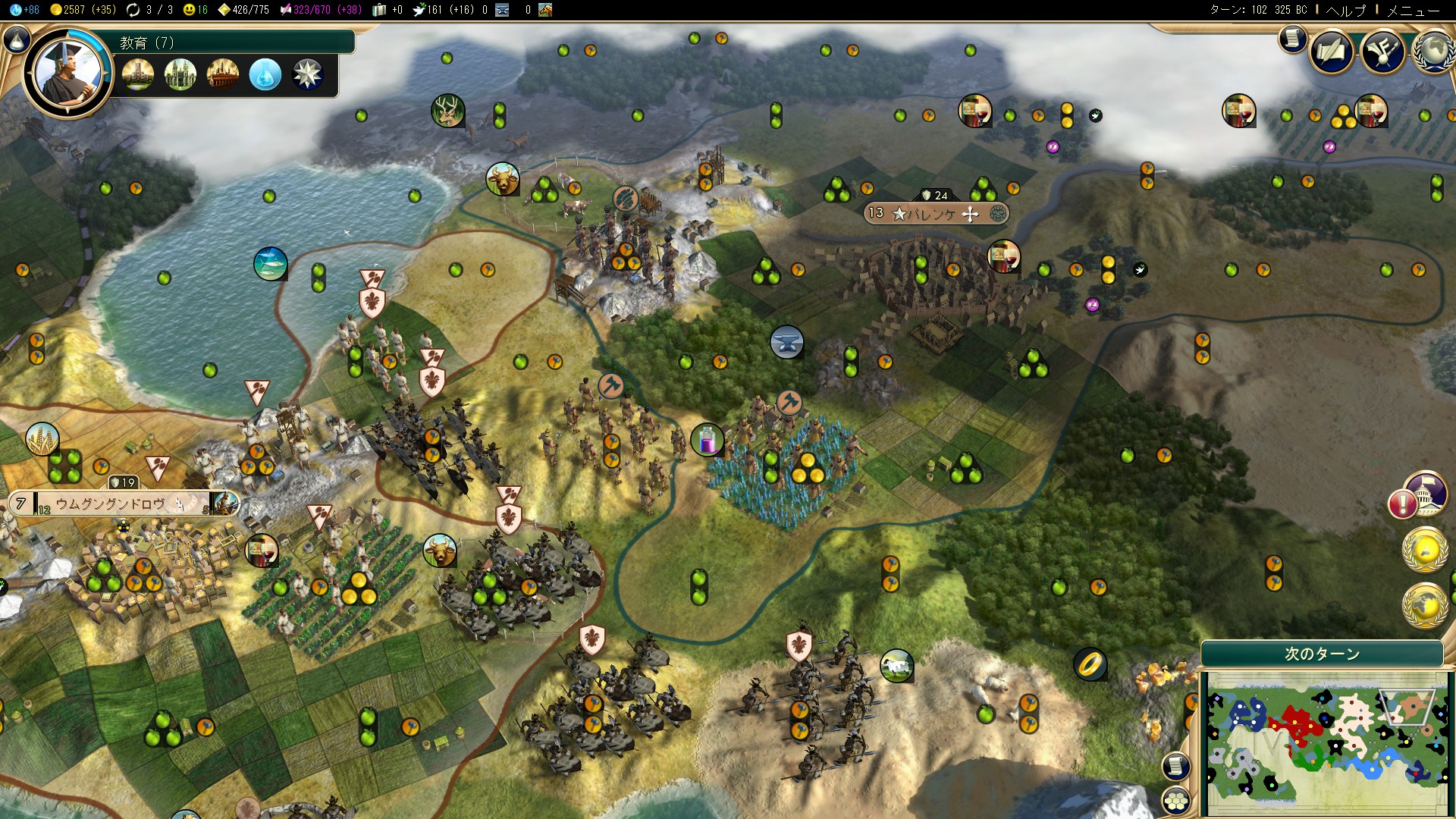Screen dimensions: 1456x819
Task: Click the small flask tech tree button
Action: pos(16,39)
